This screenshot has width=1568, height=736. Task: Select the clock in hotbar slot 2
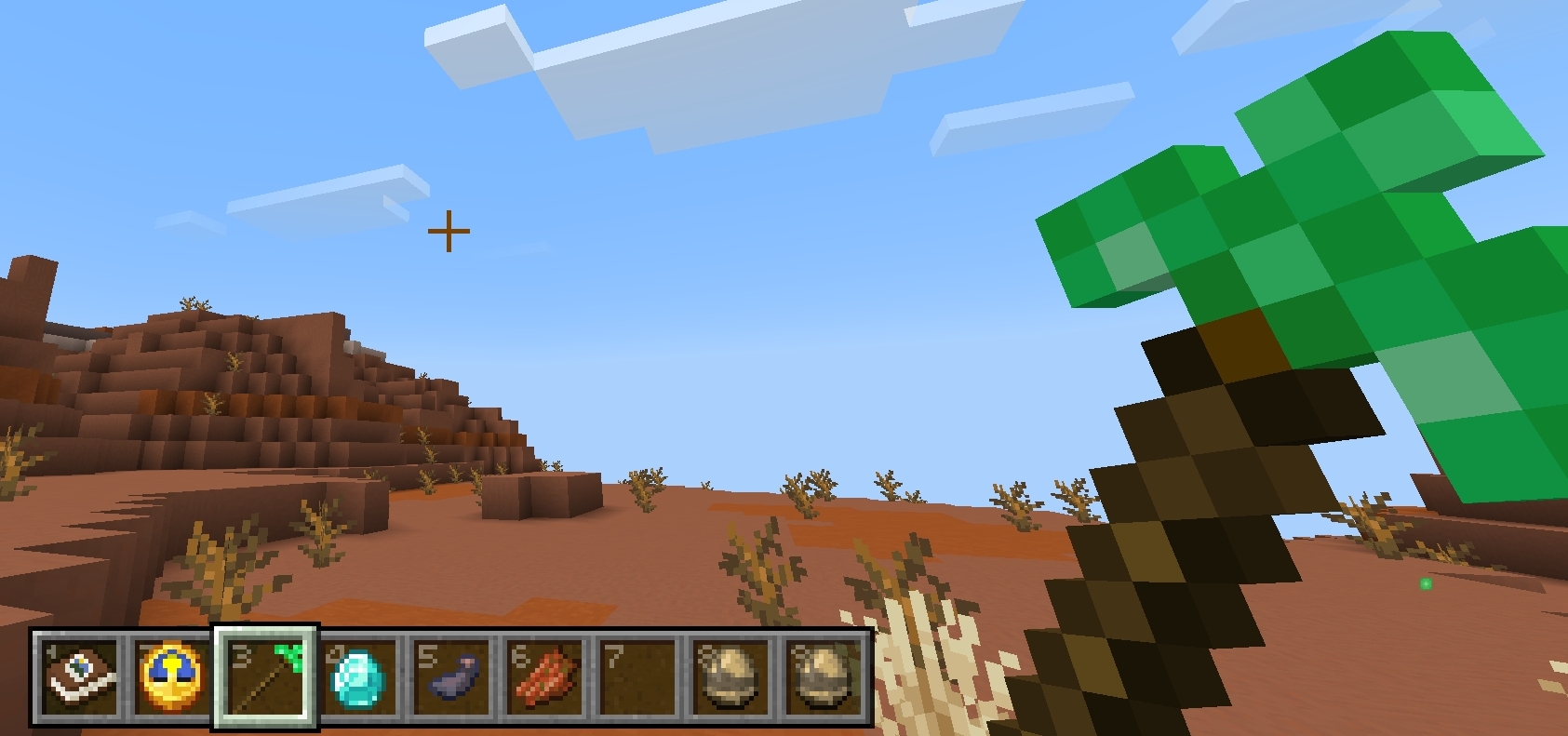172,681
